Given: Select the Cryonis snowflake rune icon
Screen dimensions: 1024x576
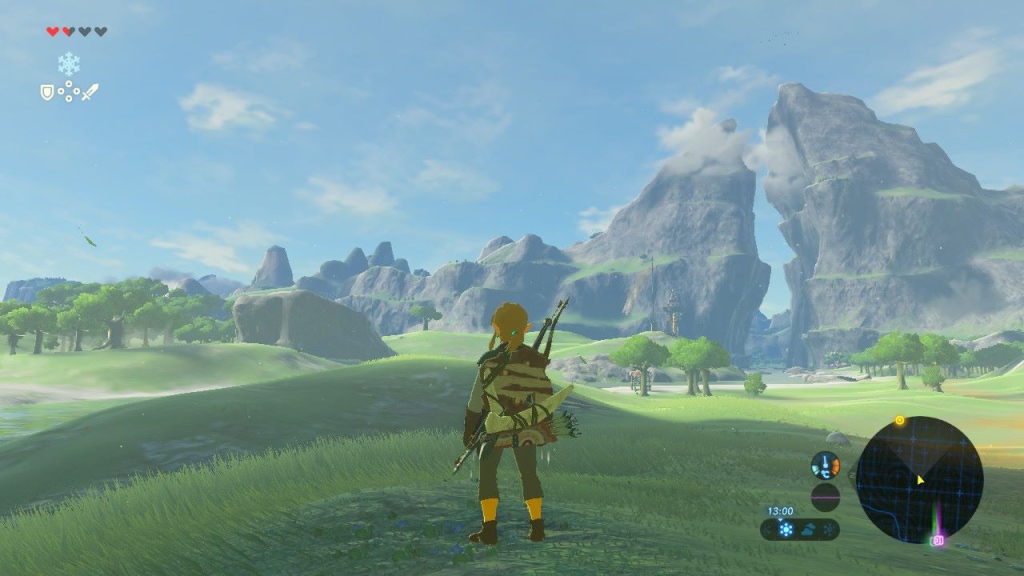Looking at the screenshot, I should pos(69,65).
